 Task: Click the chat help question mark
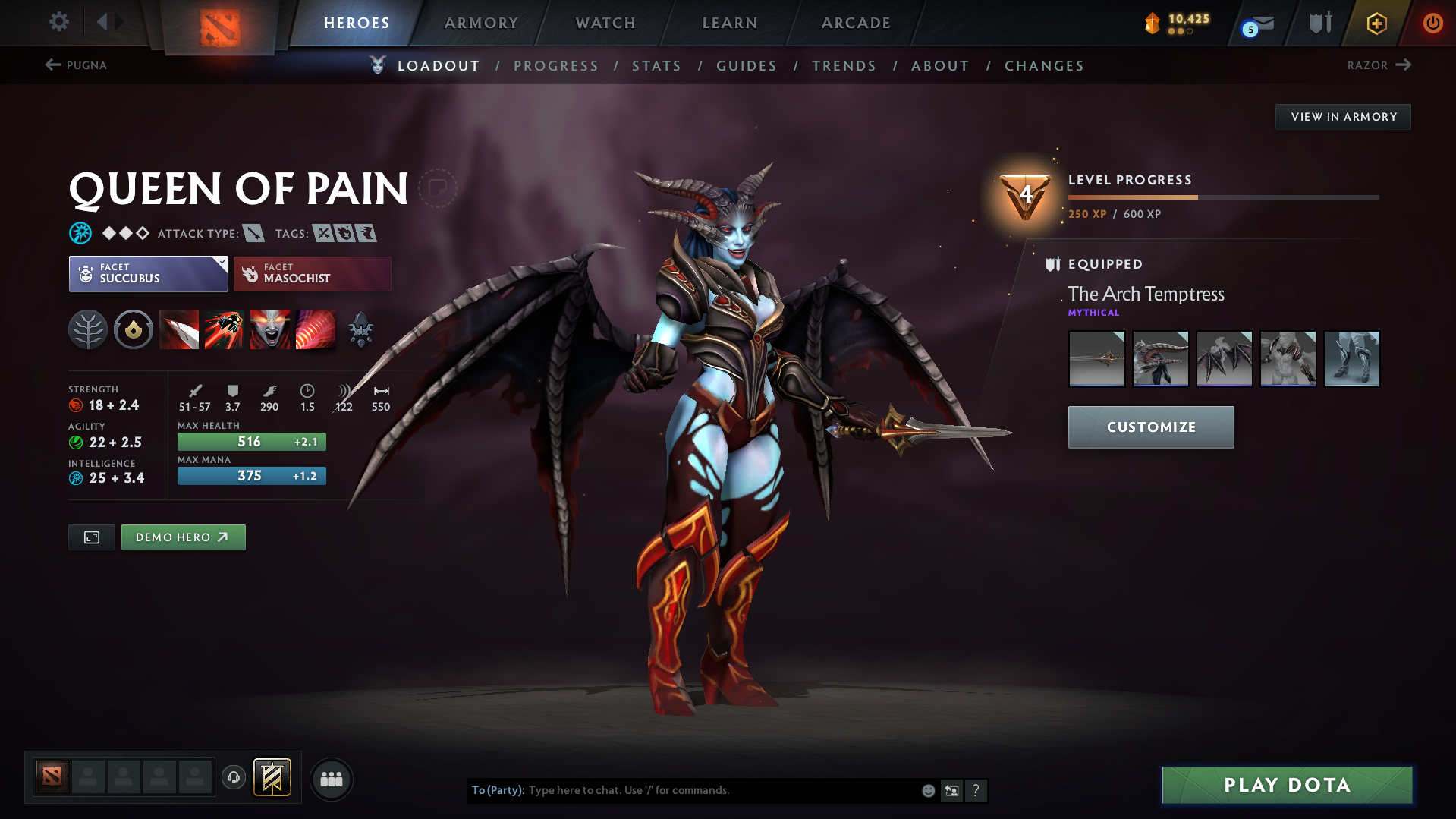976,790
